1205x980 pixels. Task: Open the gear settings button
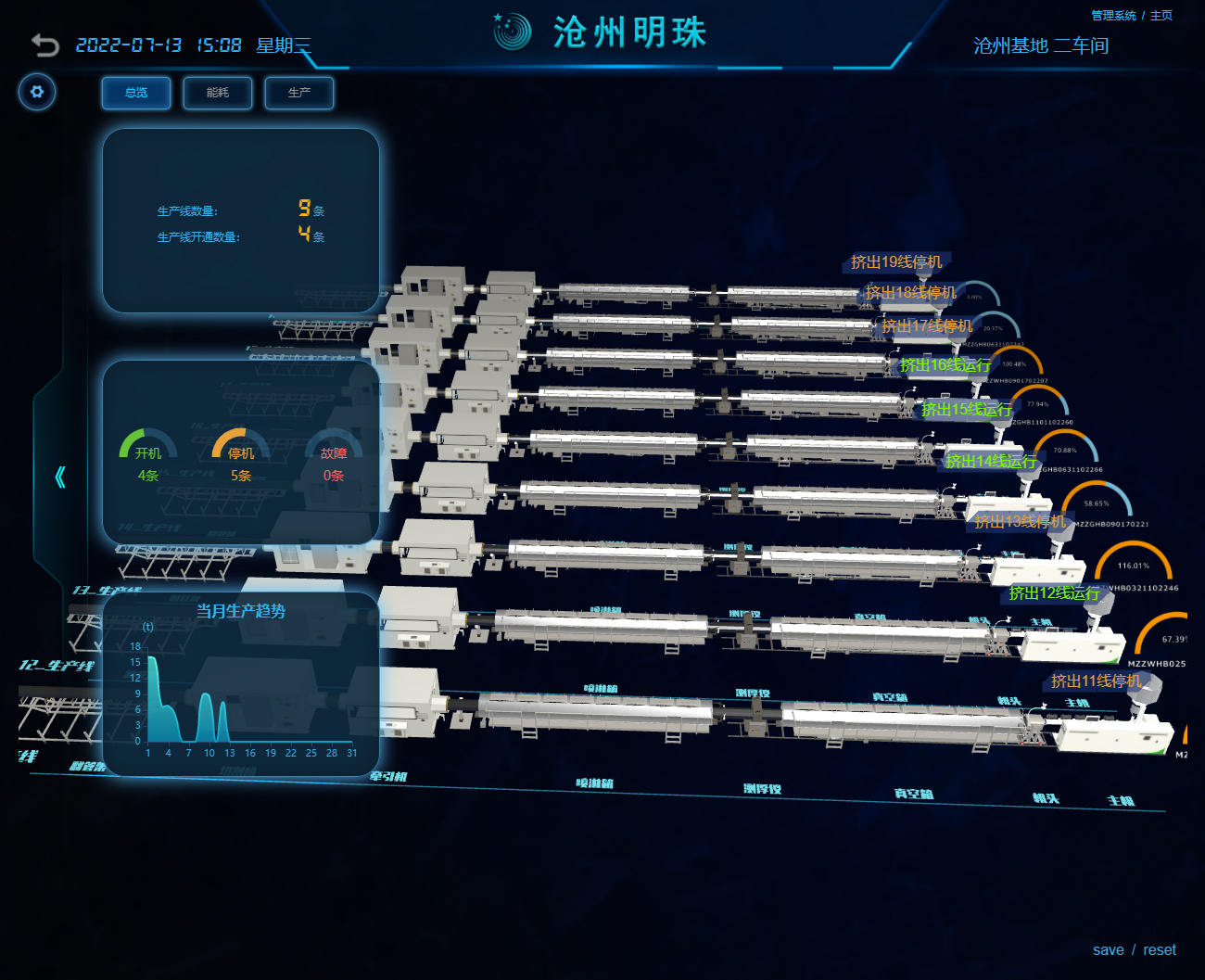[x=37, y=92]
